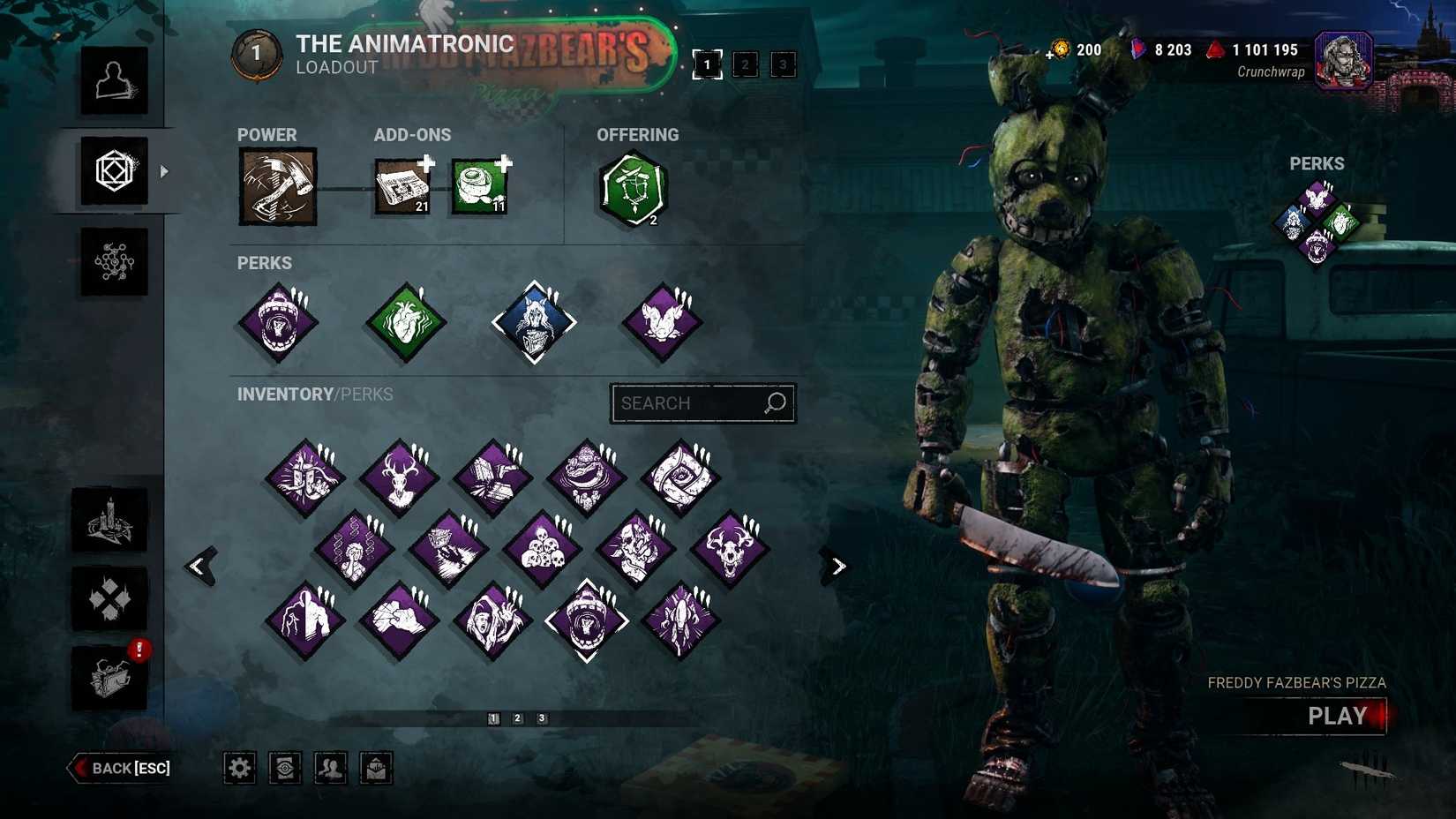Browse left with the inventory arrow

coord(199,566)
